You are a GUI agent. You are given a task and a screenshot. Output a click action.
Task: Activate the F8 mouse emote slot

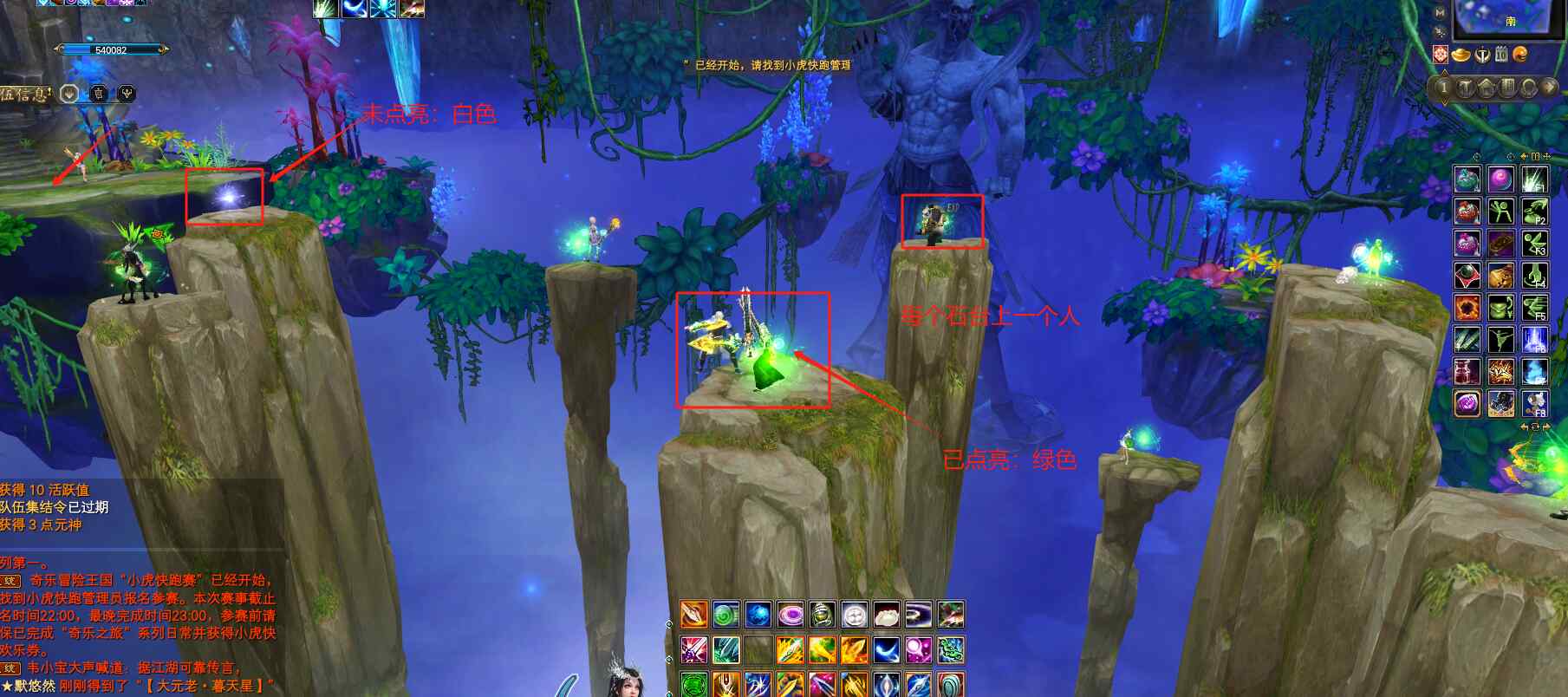pyautogui.click(x=1535, y=403)
